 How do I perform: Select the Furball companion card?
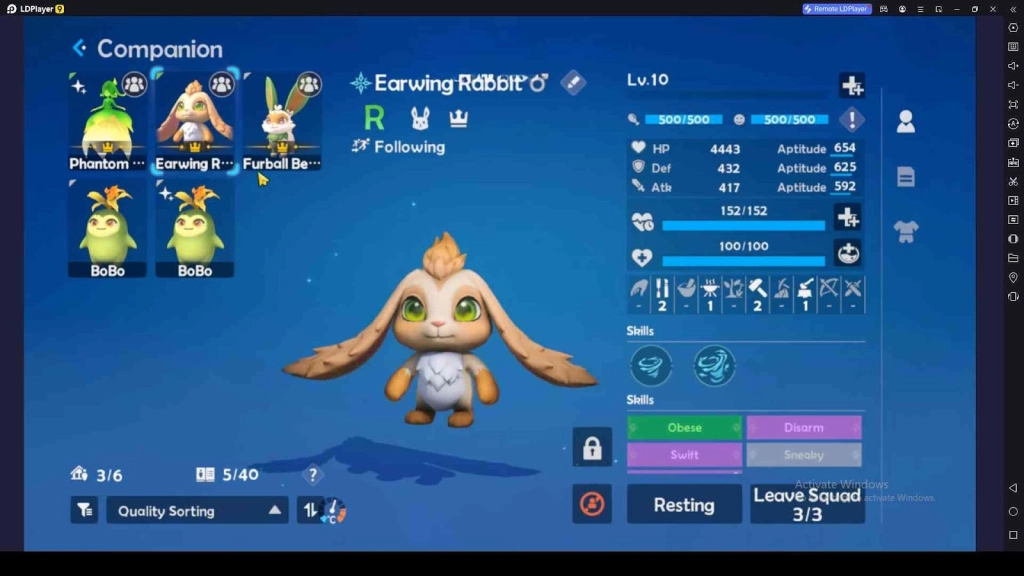tap(282, 122)
